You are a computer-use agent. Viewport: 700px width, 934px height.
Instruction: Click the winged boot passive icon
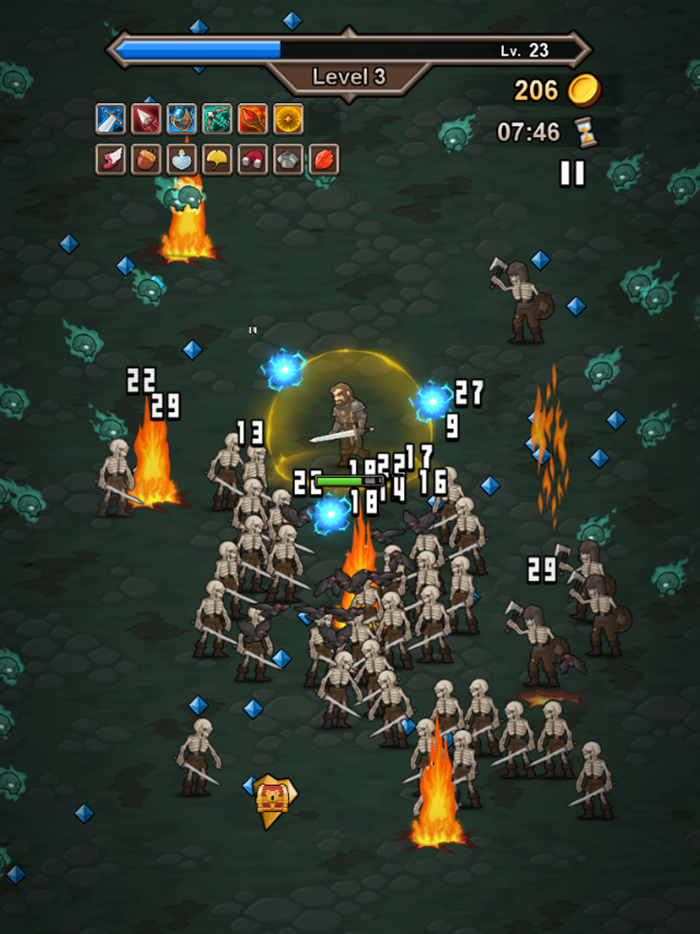(x=110, y=159)
